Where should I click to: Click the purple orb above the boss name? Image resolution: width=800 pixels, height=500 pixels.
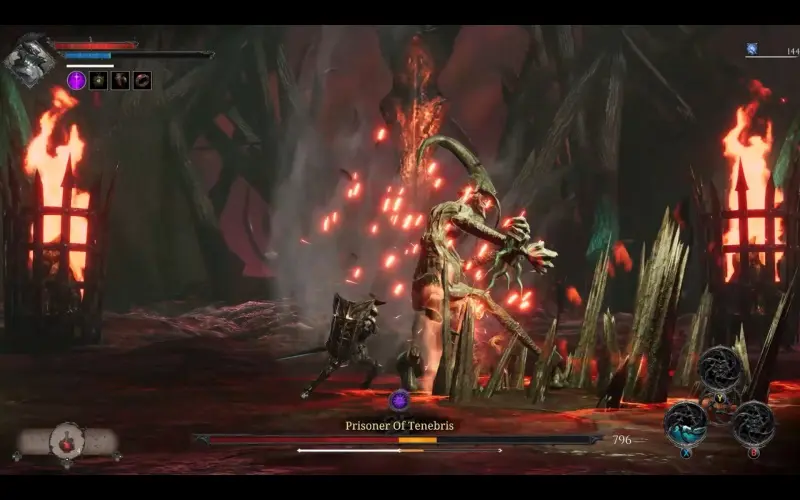click(400, 401)
